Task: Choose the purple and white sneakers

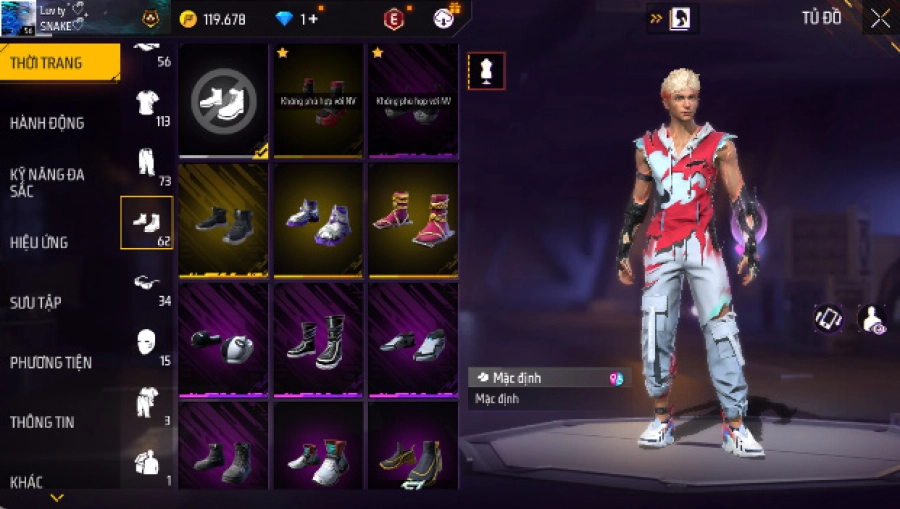Action: pos(318,219)
